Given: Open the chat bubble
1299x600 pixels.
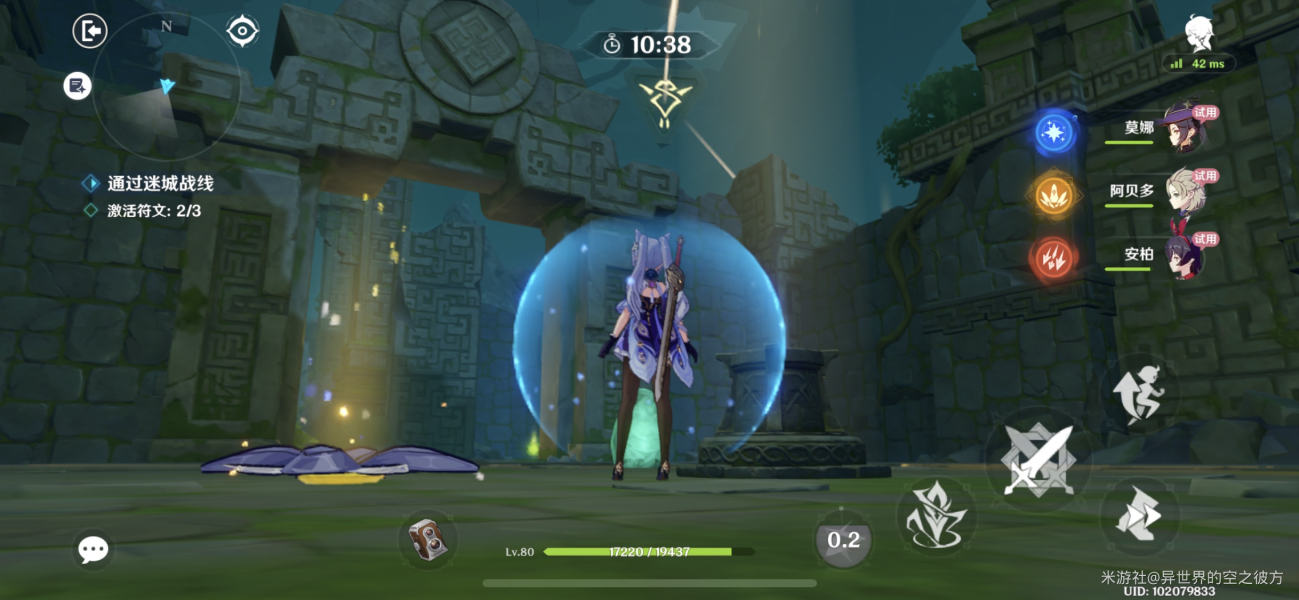Looking at the screenshot, I should coord(93,548).
